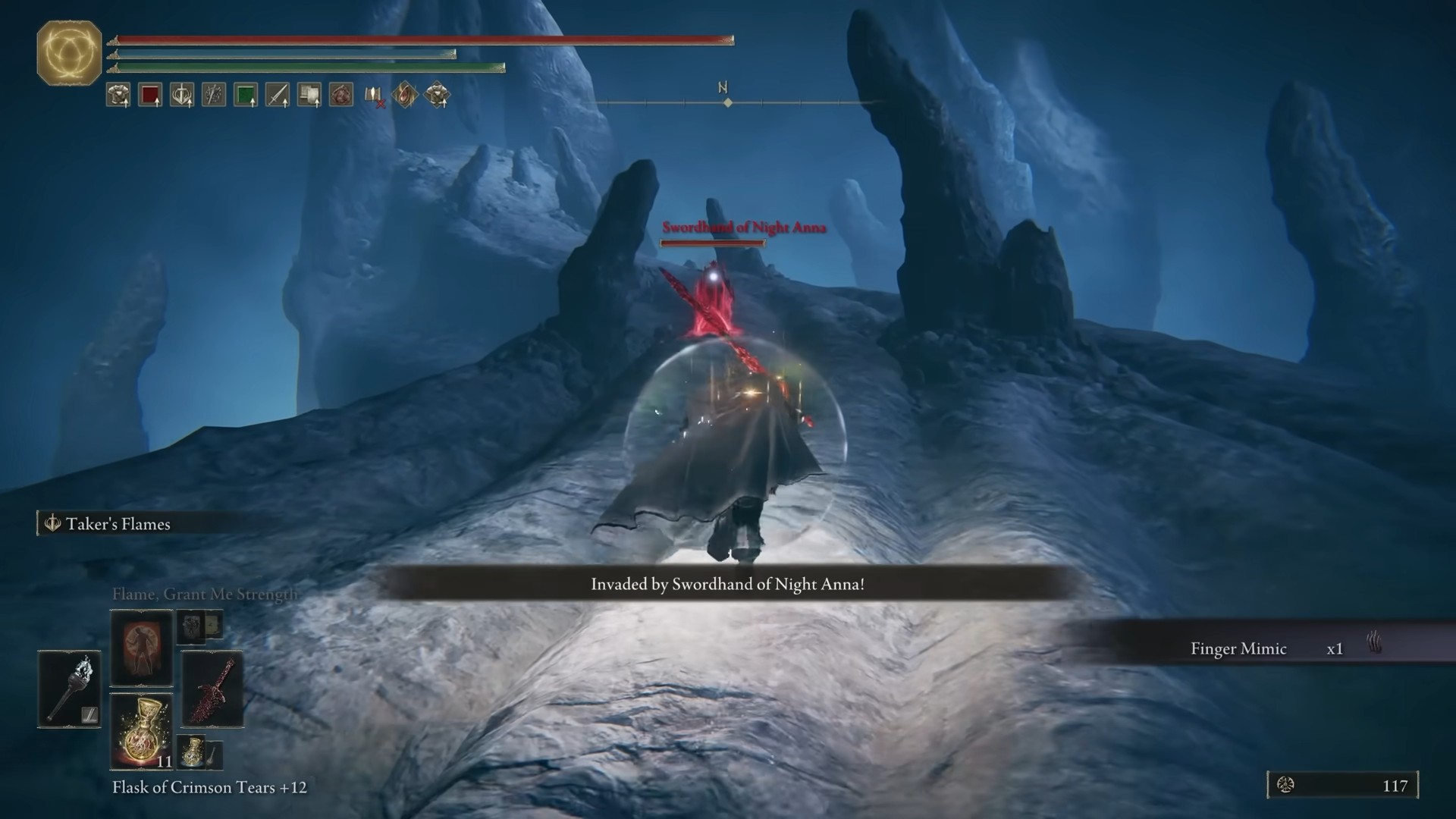Click the overlapping papers buff icon

309,95
